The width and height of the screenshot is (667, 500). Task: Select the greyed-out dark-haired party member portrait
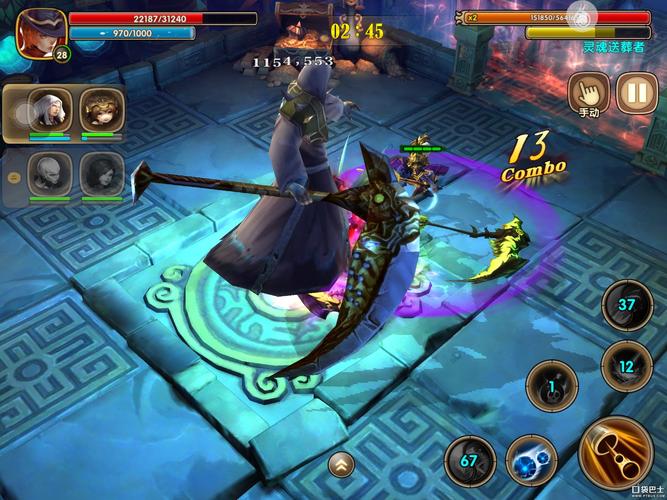(x=101, y=174)
